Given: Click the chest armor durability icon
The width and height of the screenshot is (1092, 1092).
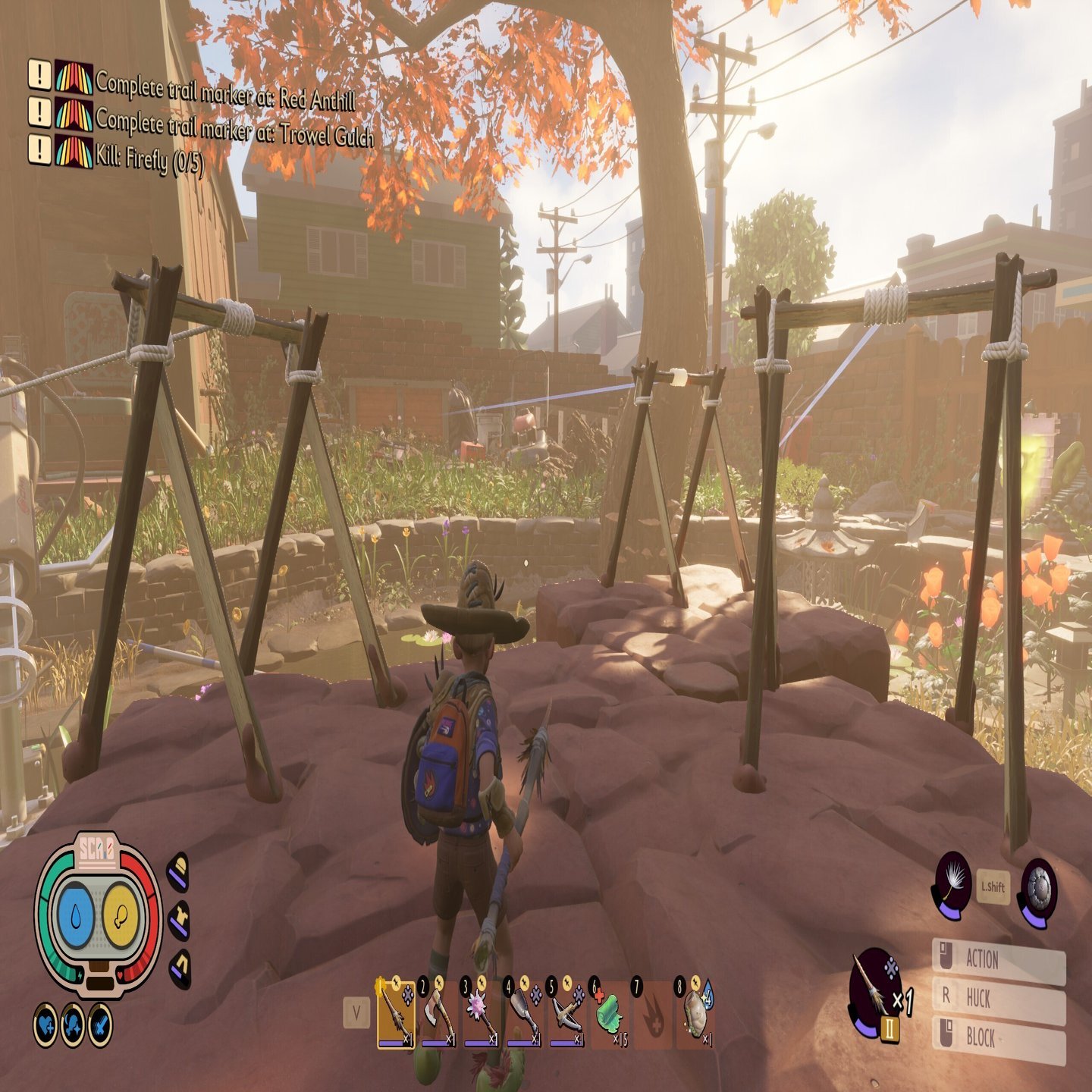Looking at the screenshot, I should [178, 920].
